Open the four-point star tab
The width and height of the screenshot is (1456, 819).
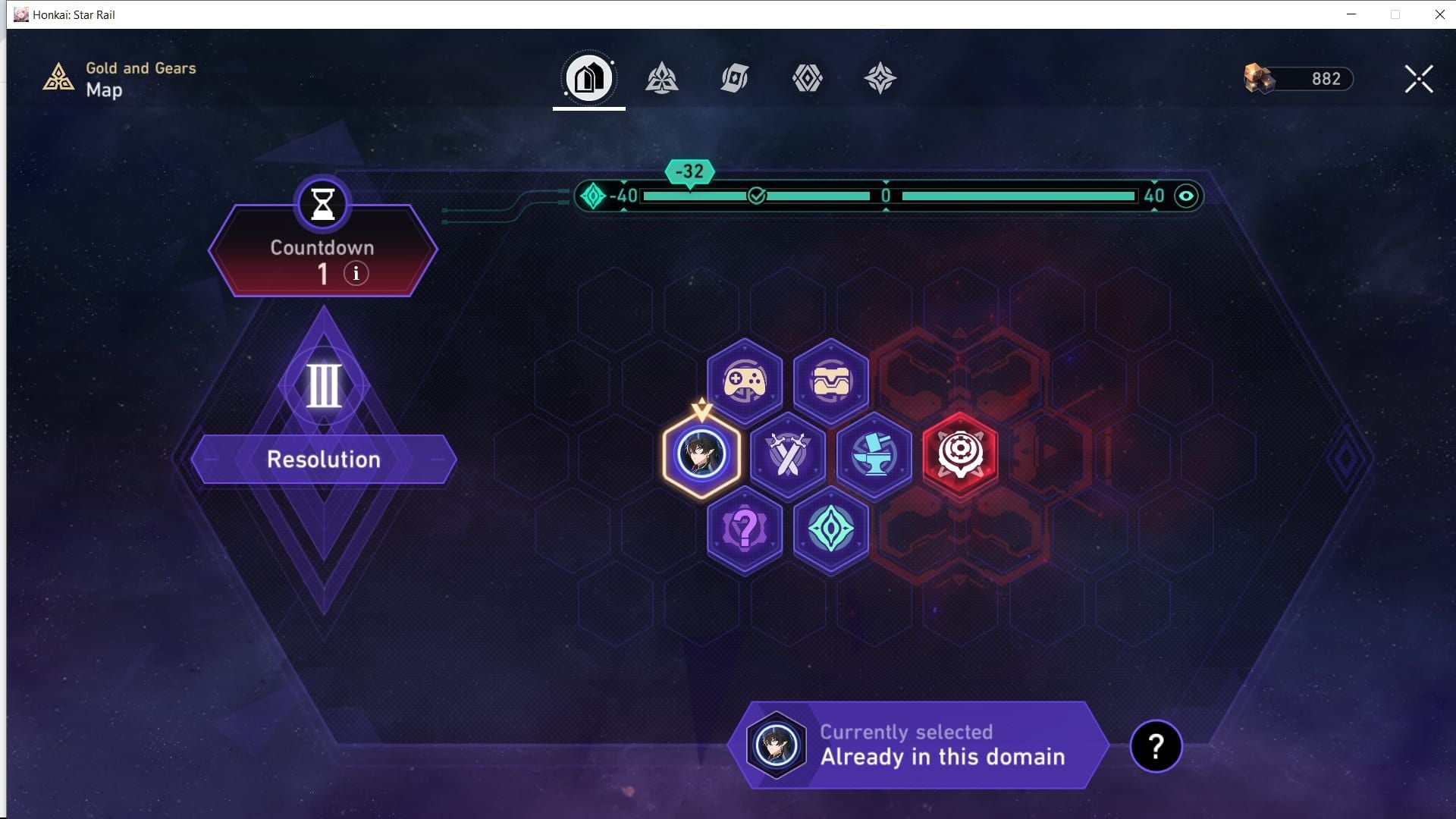[880, 78]
